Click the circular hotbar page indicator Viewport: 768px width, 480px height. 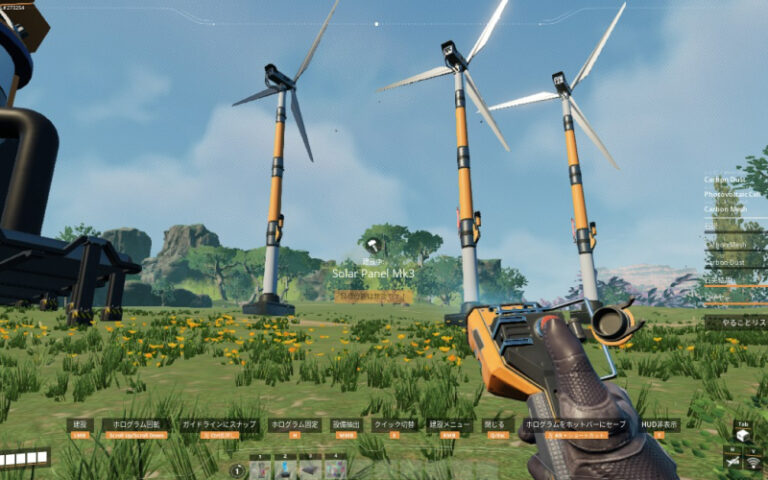237,470
